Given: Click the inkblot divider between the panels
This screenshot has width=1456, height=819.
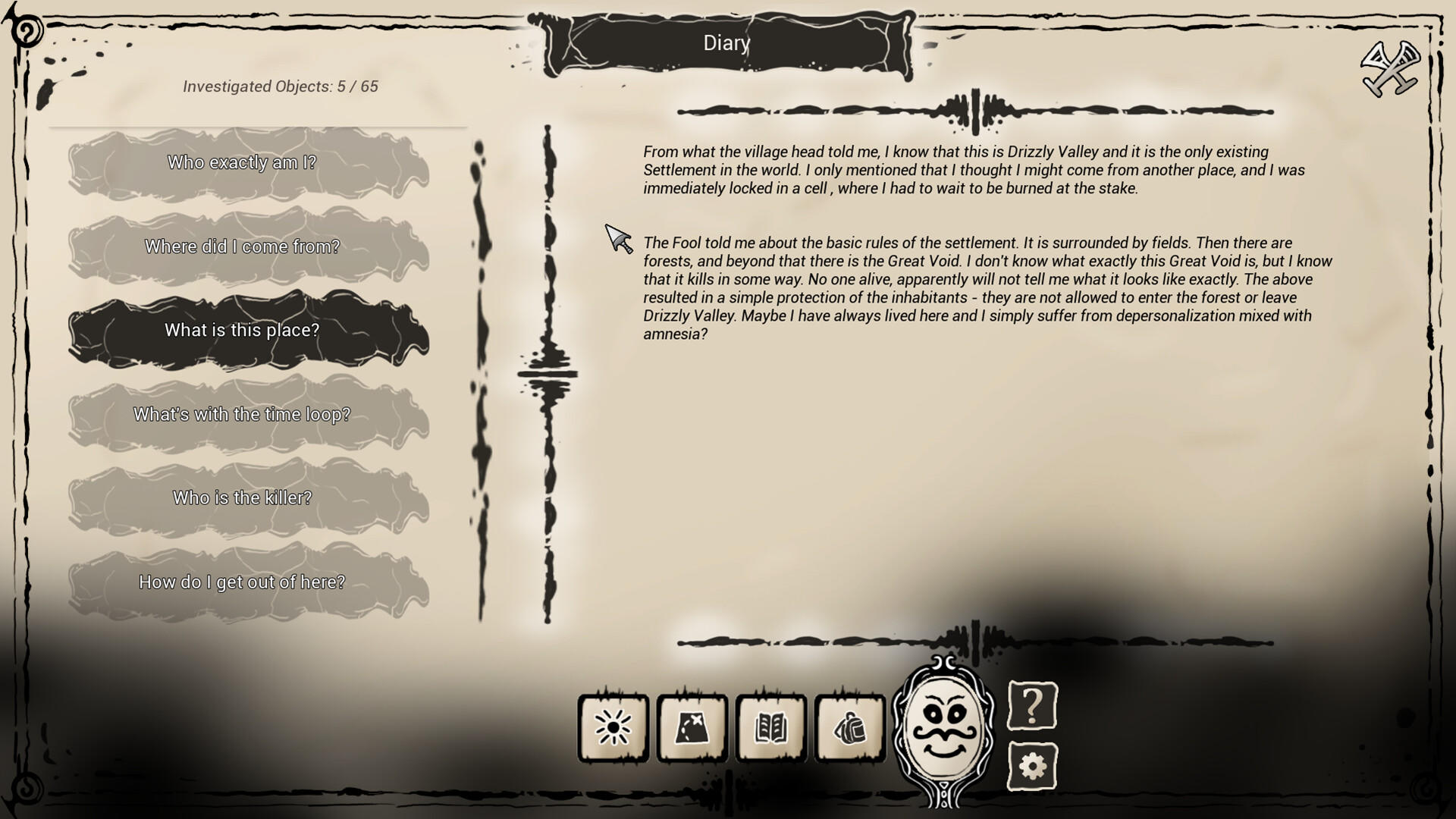Looking at the screenshot, I should click(546, 372).
